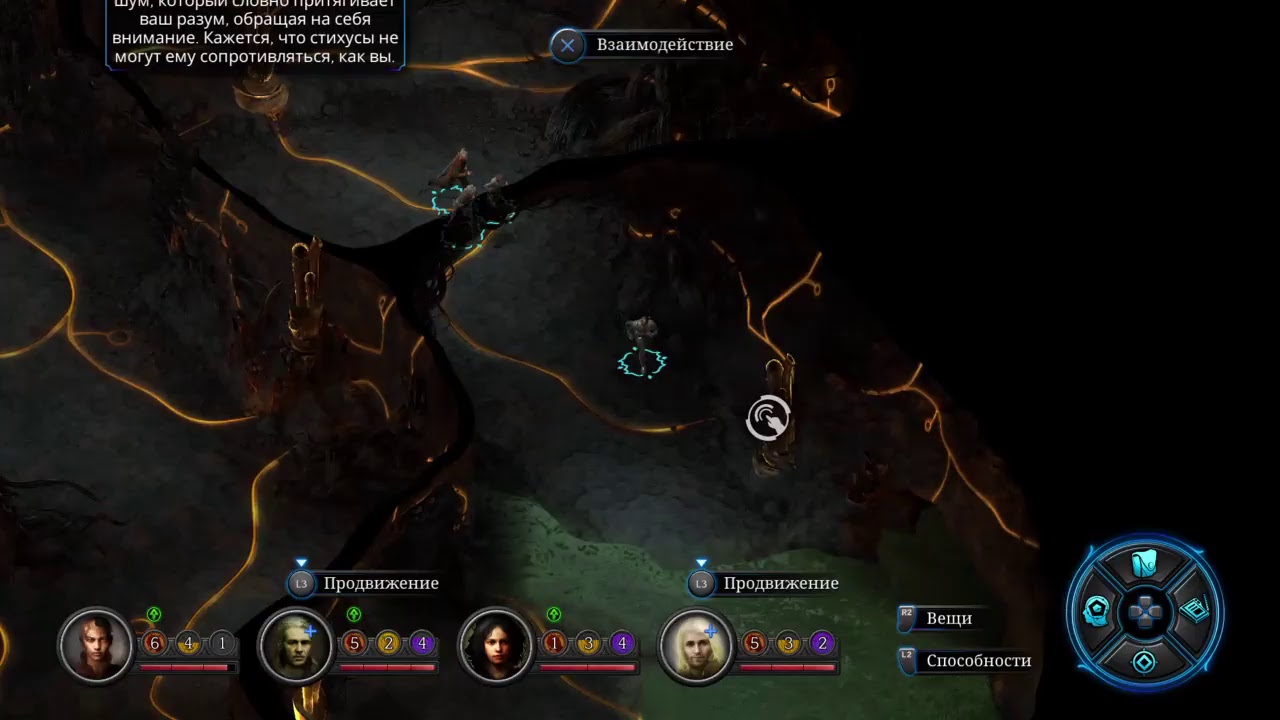Screen dimensions: 1280x720
Task: Open the journal notebook icon
Action: [x=1194, y=610]
